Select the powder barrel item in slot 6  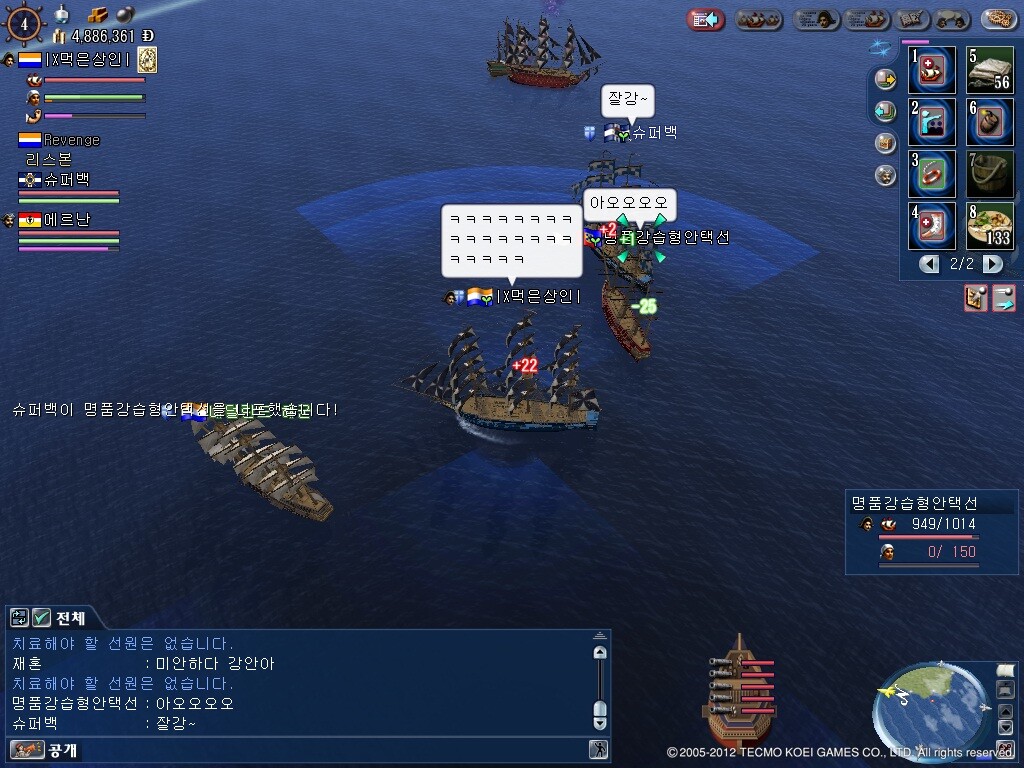click(x=990, y=122)
